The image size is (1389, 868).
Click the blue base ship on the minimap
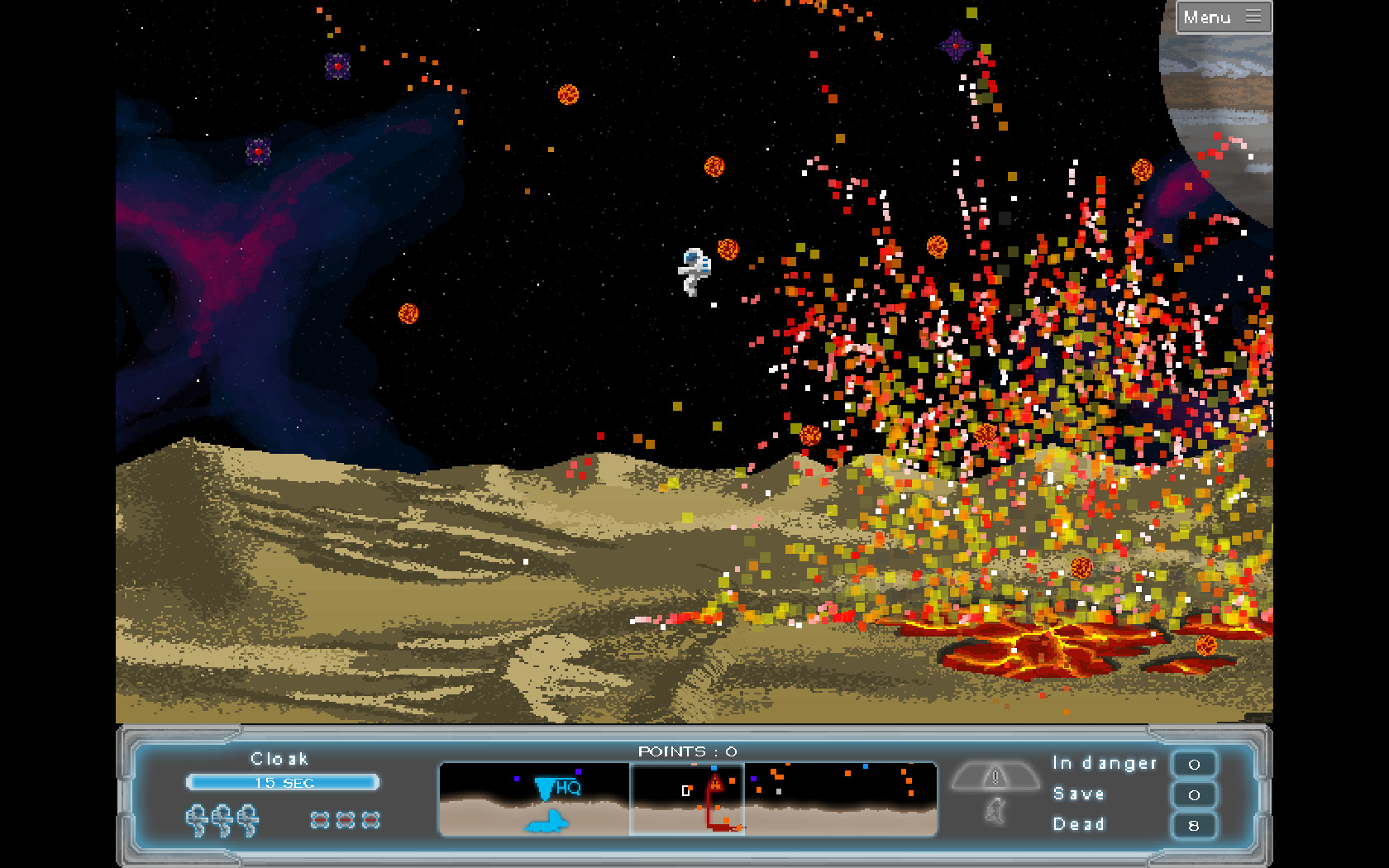[x=546, y=821]
